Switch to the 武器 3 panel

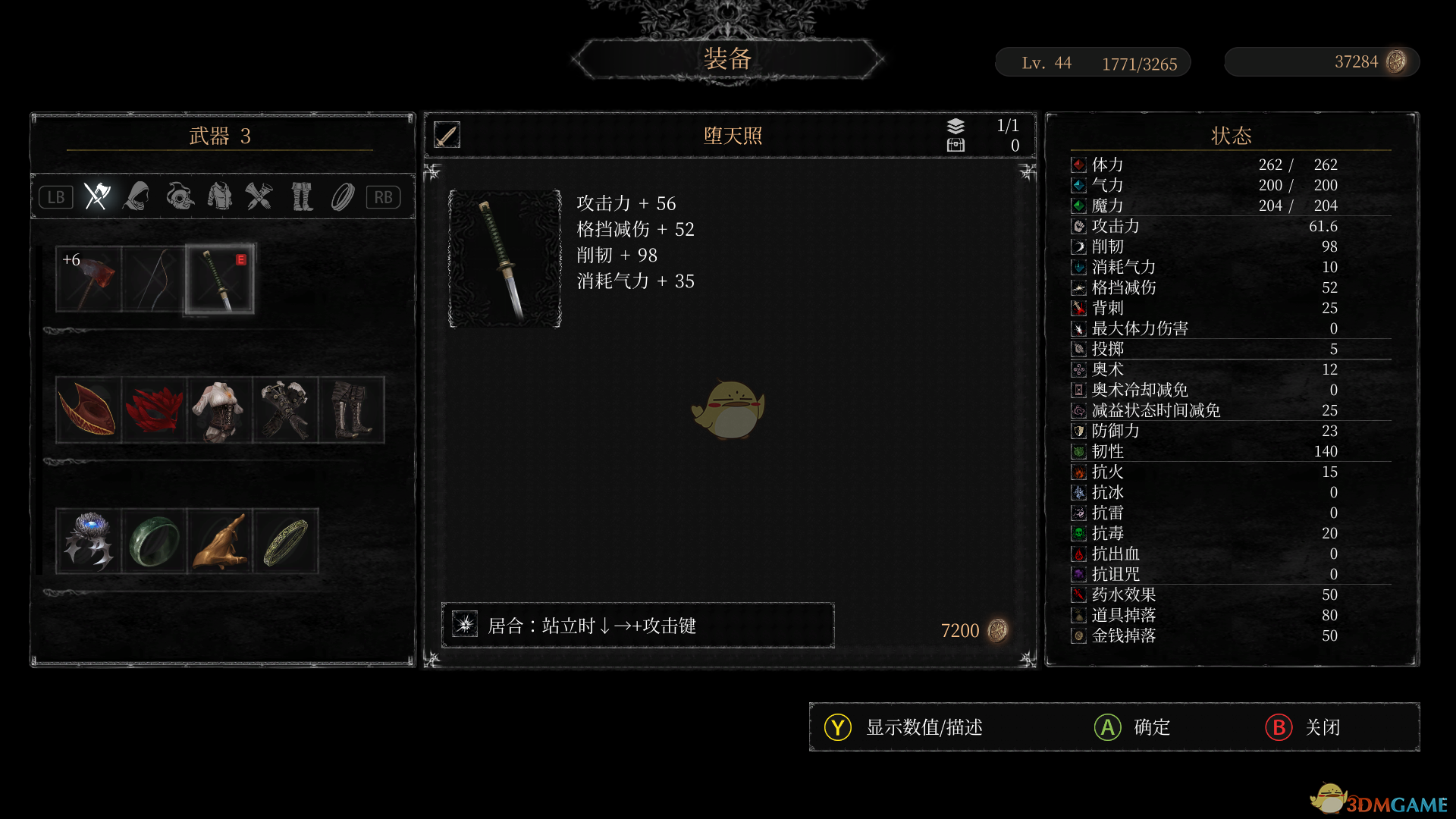[221, 136]
